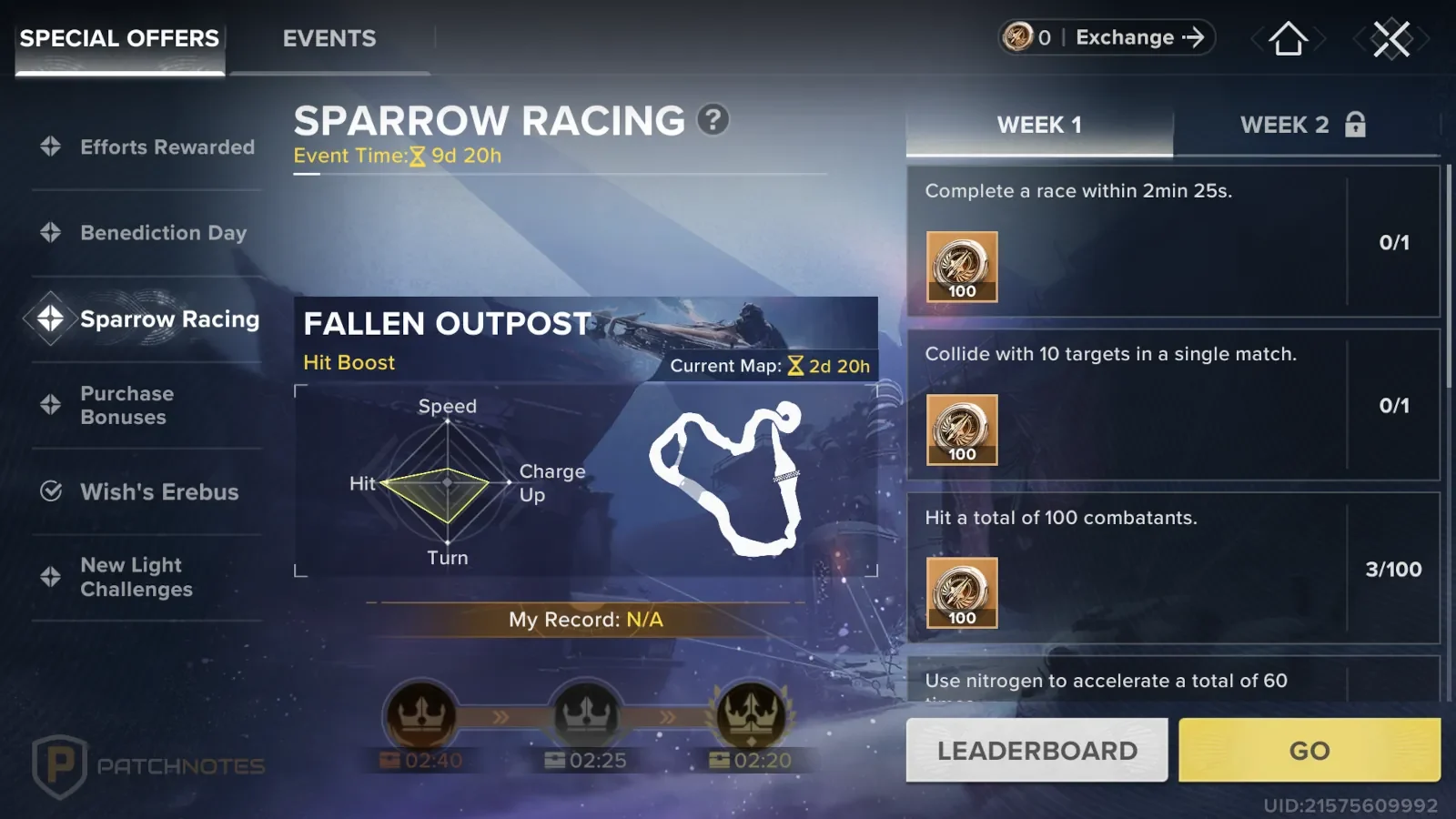Open New Light Challenges
This screenshot has width=1456, height=819.
(x=136, y=577)
